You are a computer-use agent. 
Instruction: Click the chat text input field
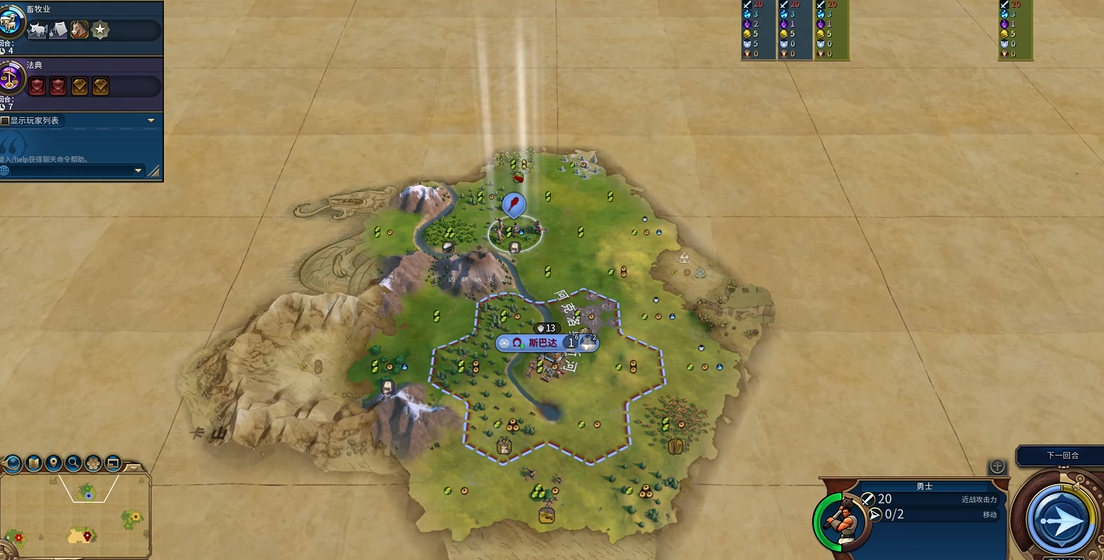70,171
